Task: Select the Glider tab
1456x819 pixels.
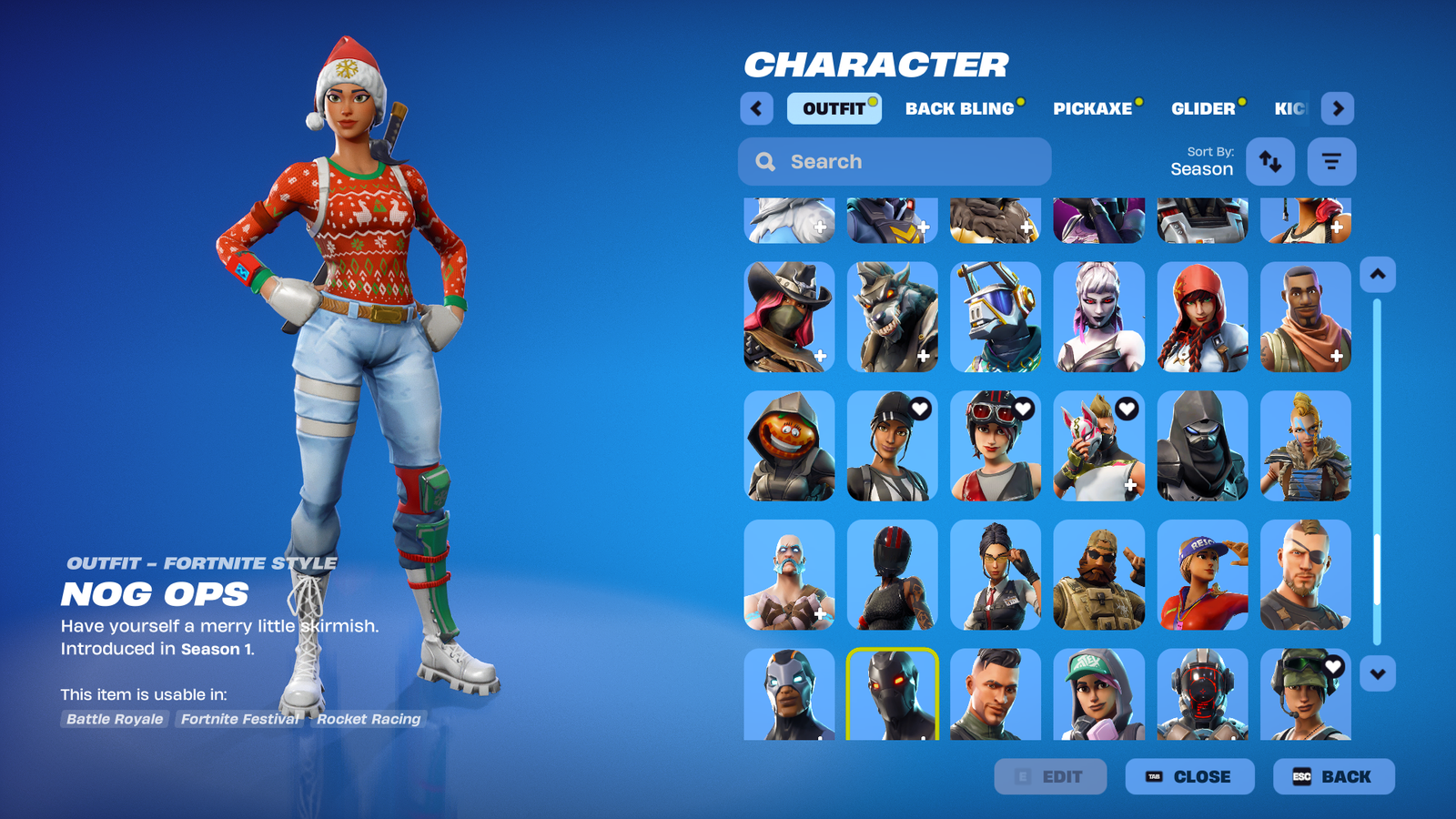Action: (1203, 108)
